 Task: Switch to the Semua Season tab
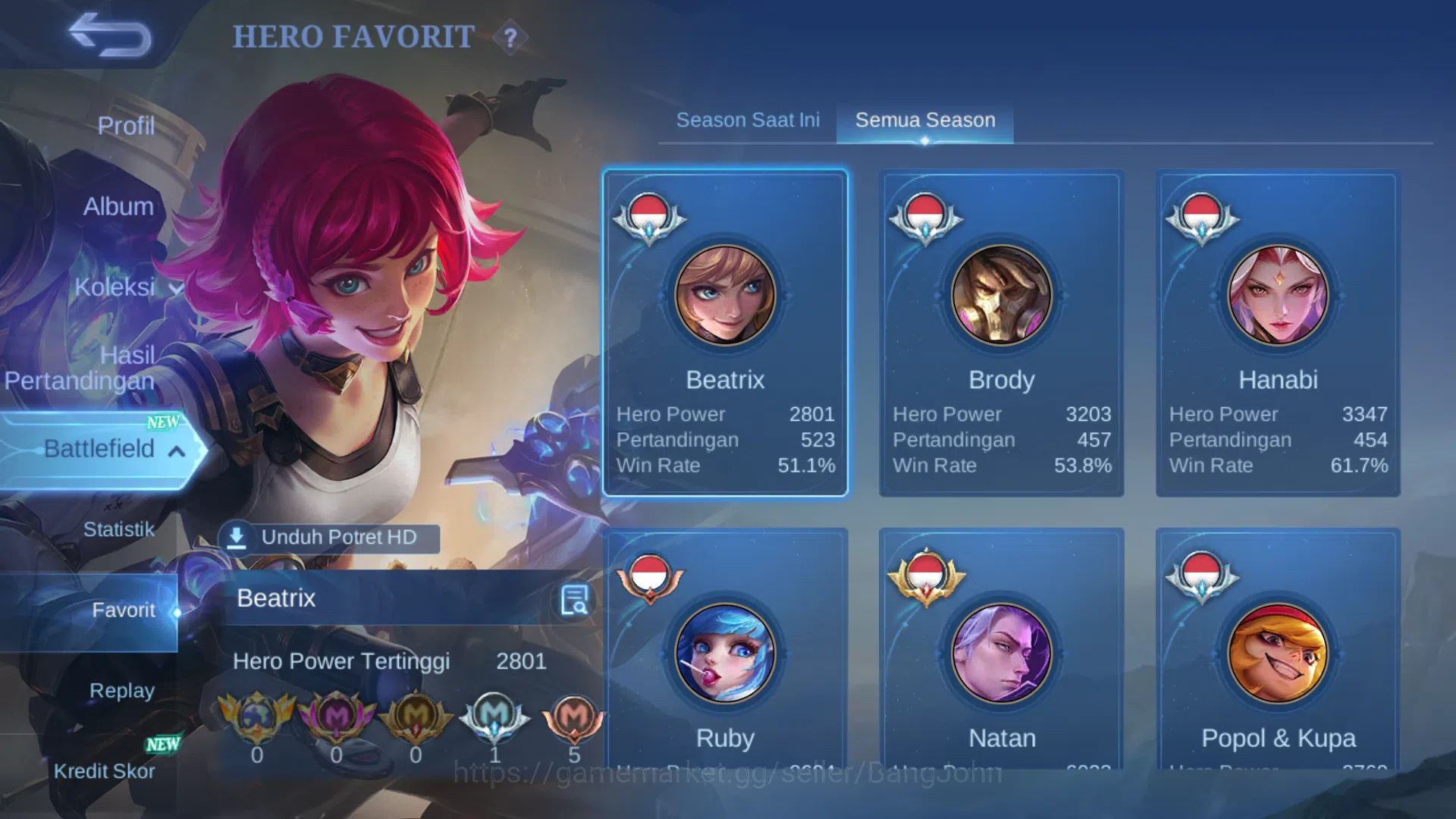pos(924,120)
